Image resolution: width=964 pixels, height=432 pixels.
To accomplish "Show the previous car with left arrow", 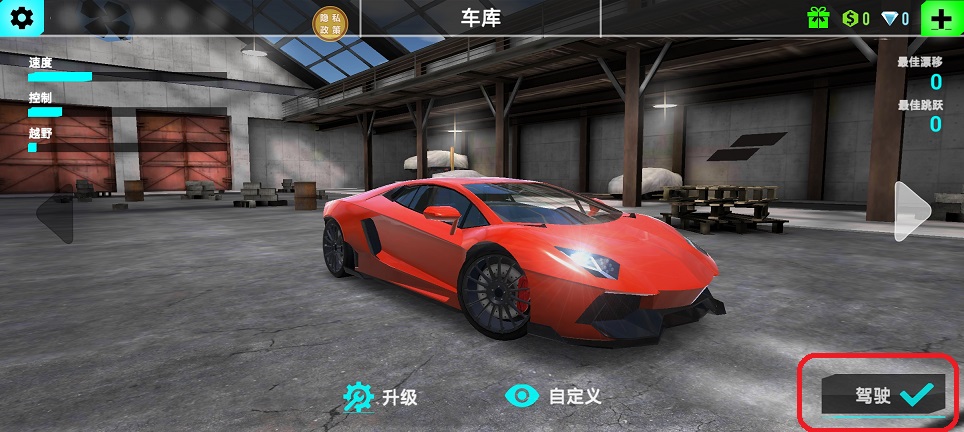I will tap(55, 216).
